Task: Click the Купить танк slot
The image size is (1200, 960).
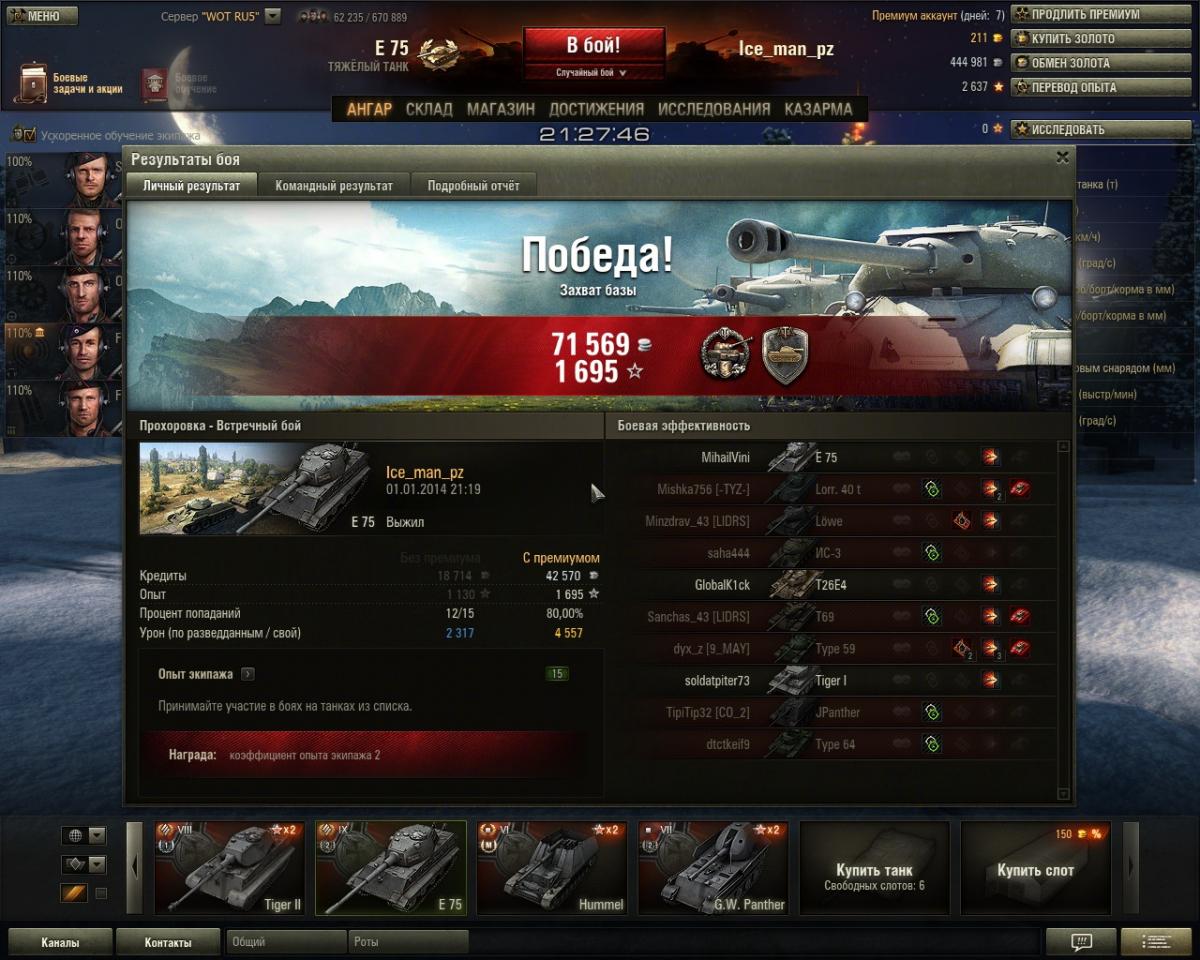Action: pyautogui.click(x=874, y=868)
